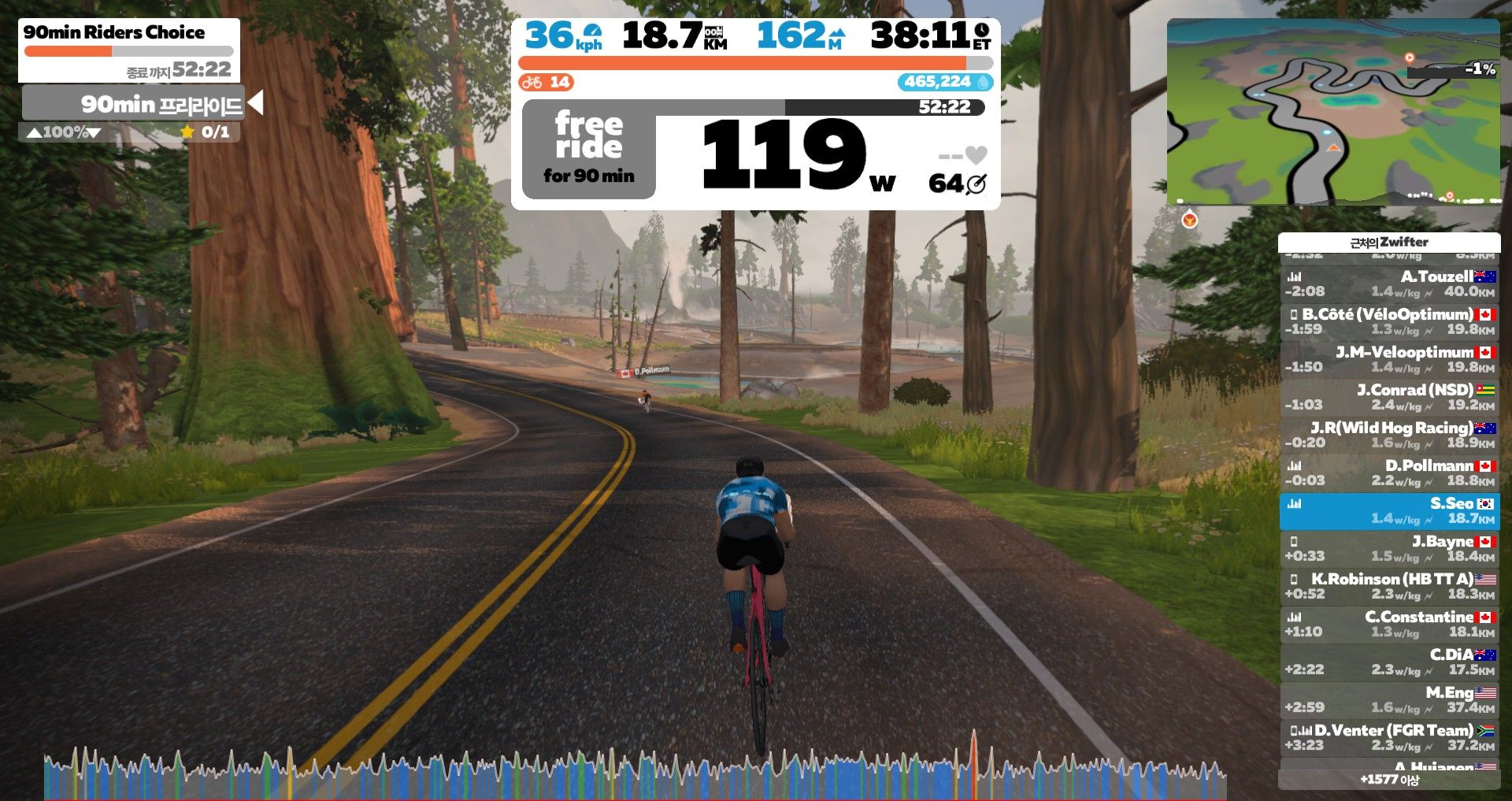Select M.Eng rider row

click(1389, 699)
